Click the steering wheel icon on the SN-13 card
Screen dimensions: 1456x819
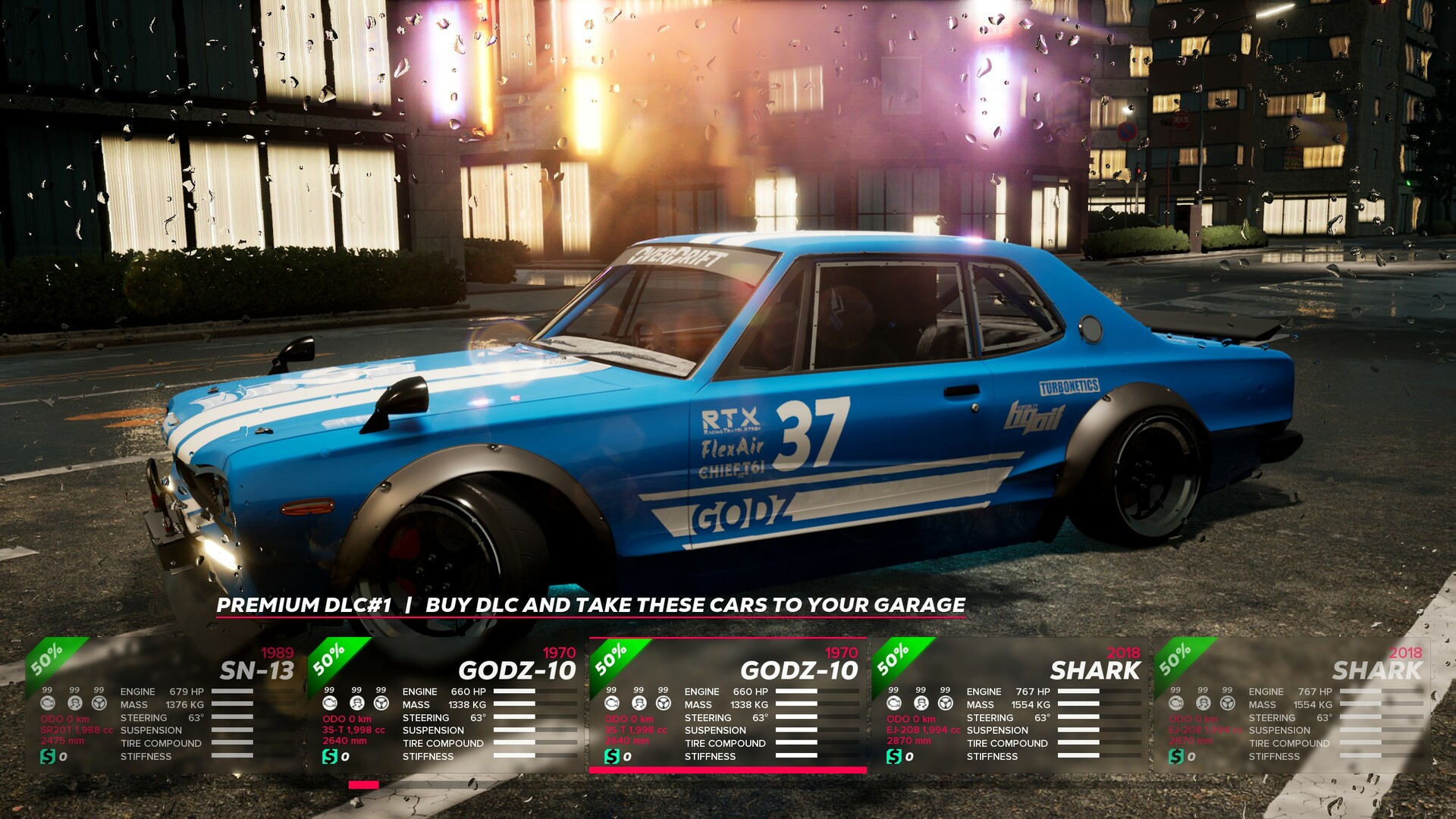99,704
